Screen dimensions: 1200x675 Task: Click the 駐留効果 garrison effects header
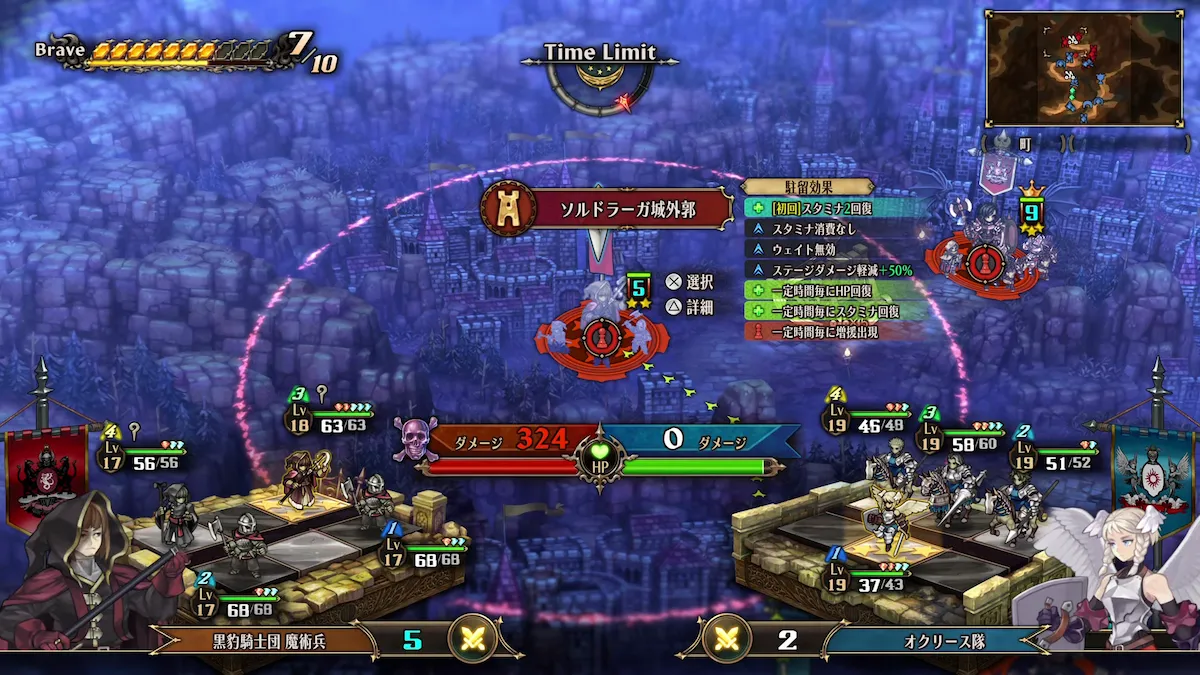(x=808, y=187)
